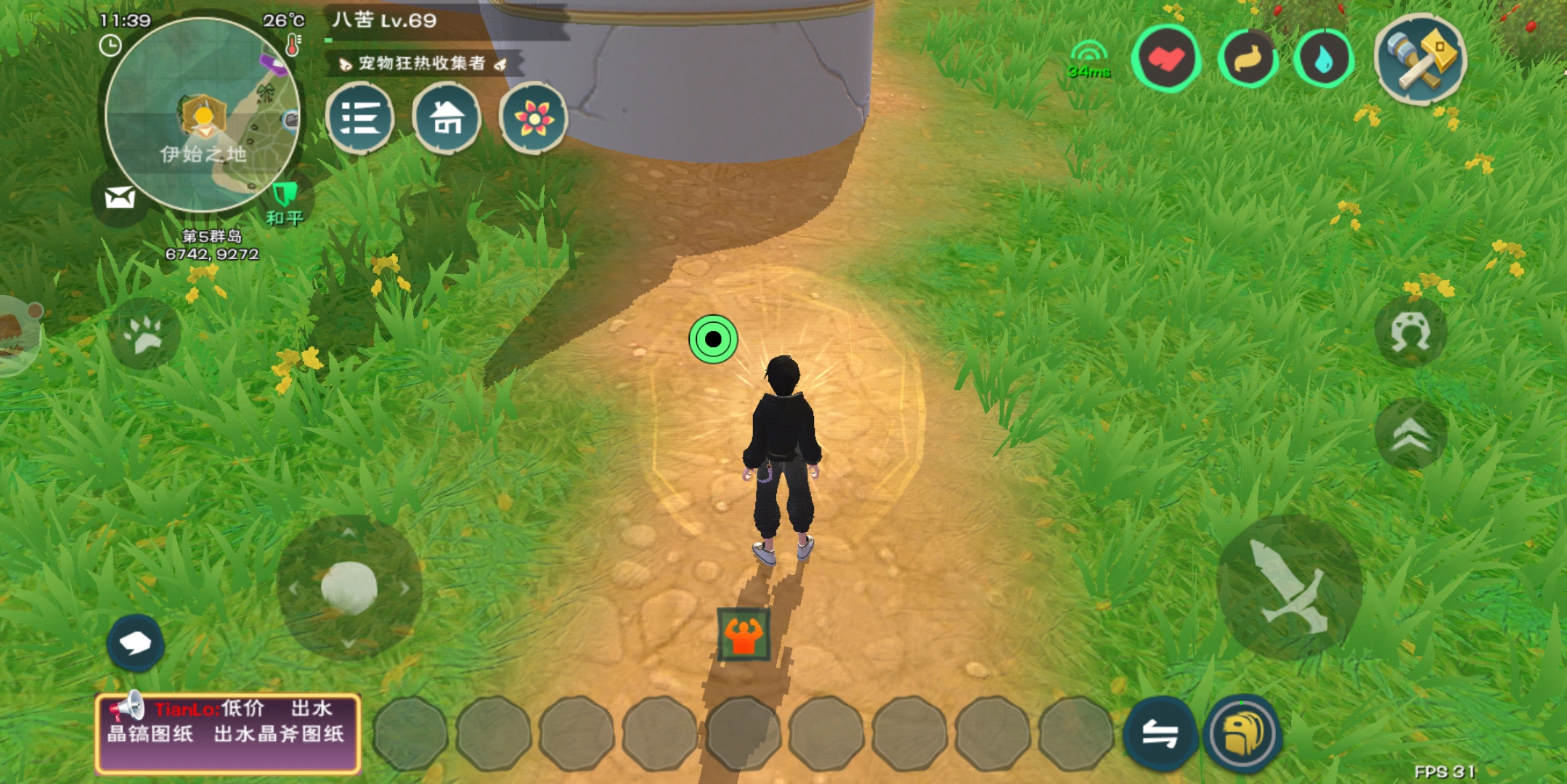Open the chat speech bubble

click(x=135, y=642)
